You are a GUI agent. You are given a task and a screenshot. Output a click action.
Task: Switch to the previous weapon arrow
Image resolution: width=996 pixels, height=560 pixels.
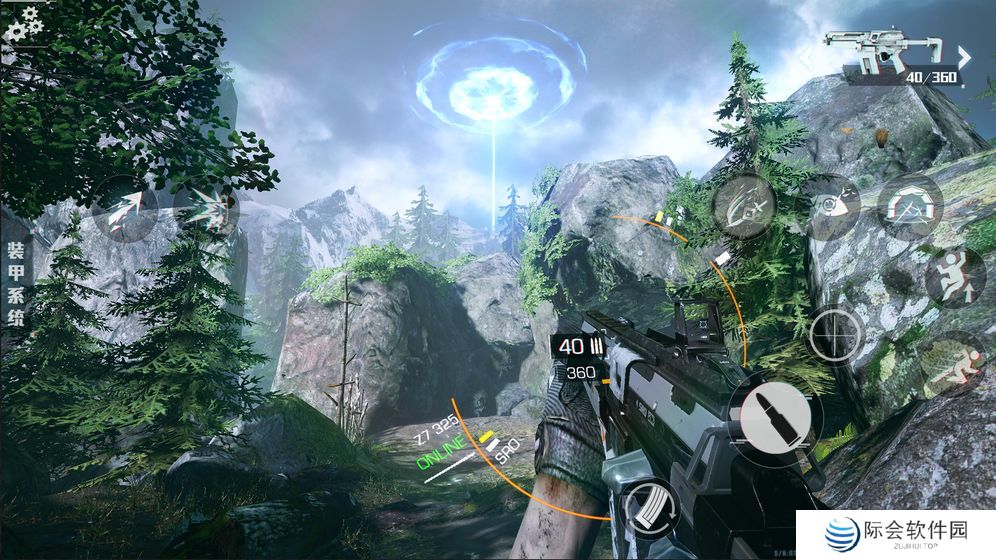pos(807,56)
